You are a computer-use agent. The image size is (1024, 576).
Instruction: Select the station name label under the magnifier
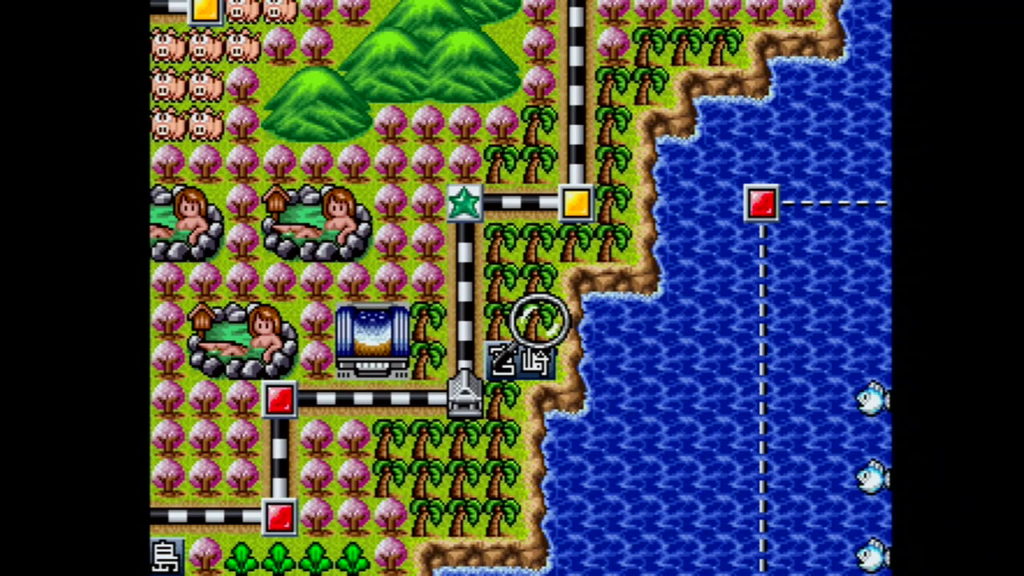[520, 360]
